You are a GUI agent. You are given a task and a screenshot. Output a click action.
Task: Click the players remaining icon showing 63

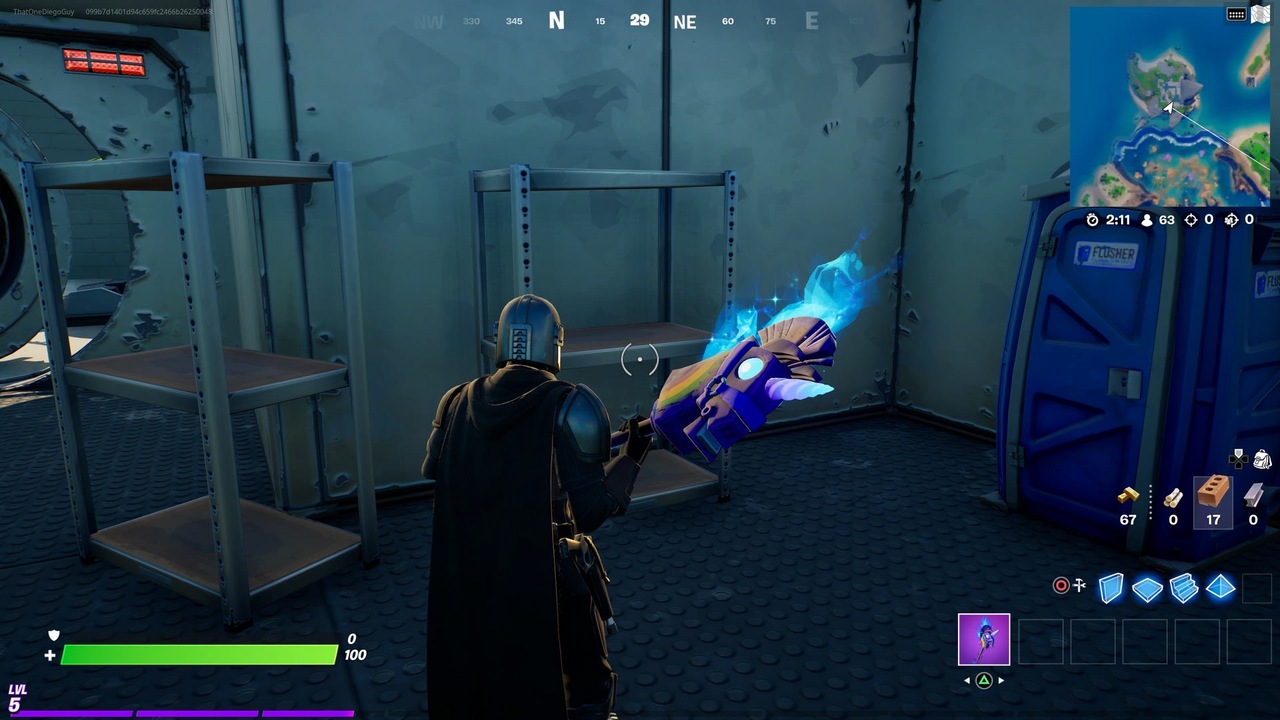1147,221
